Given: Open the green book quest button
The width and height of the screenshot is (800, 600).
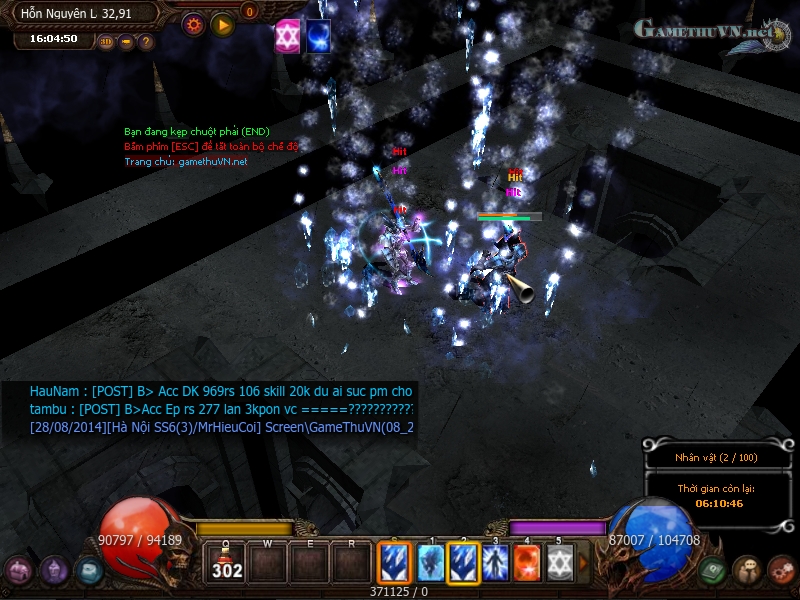Looking at the screenshot, I should point(712,570).
